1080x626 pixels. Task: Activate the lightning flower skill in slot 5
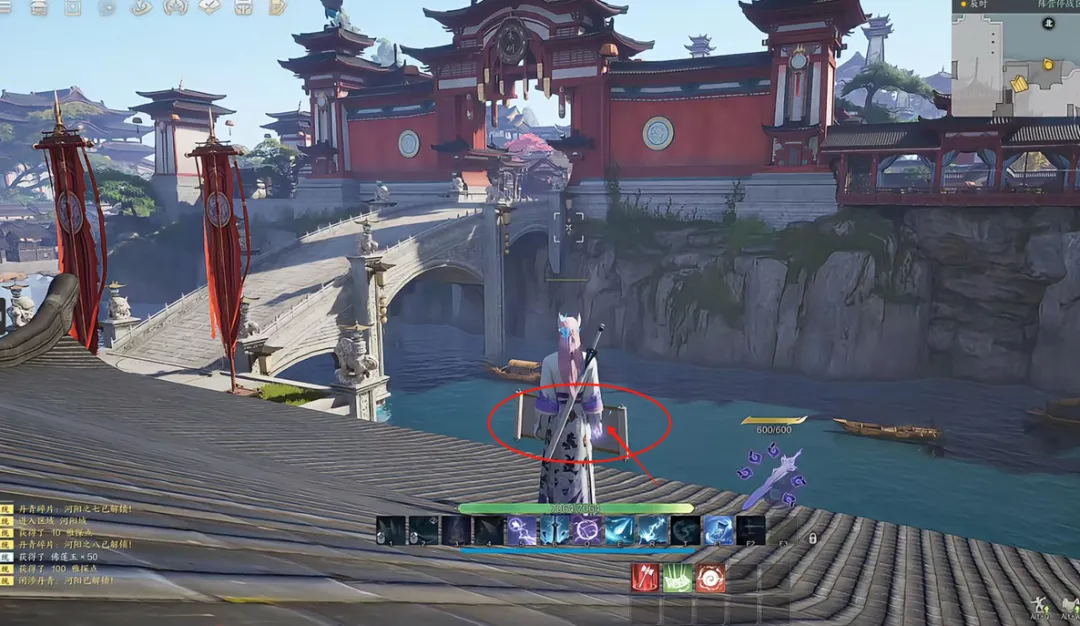coord(521,531)
